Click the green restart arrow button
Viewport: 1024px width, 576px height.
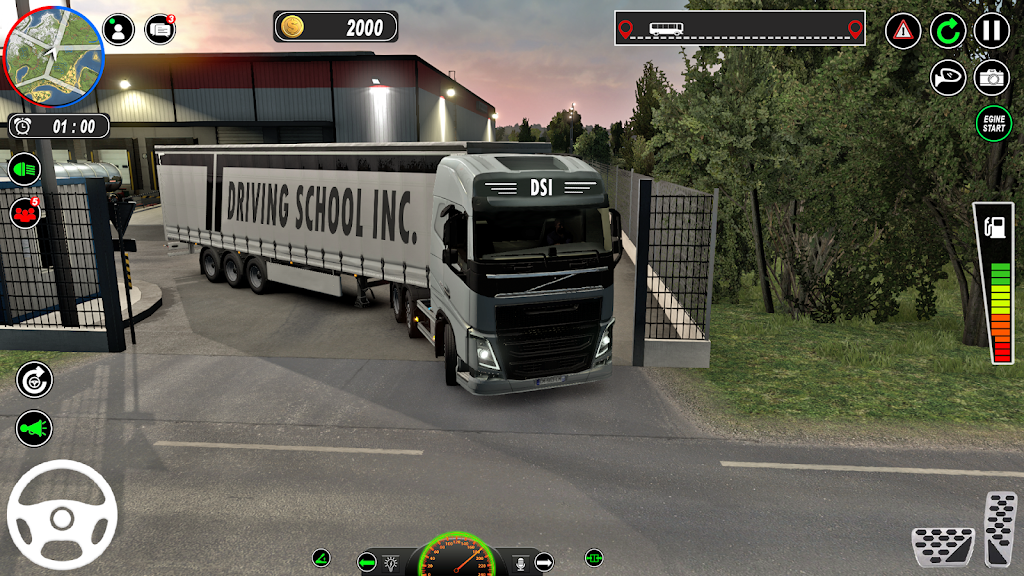pos(948,30)
